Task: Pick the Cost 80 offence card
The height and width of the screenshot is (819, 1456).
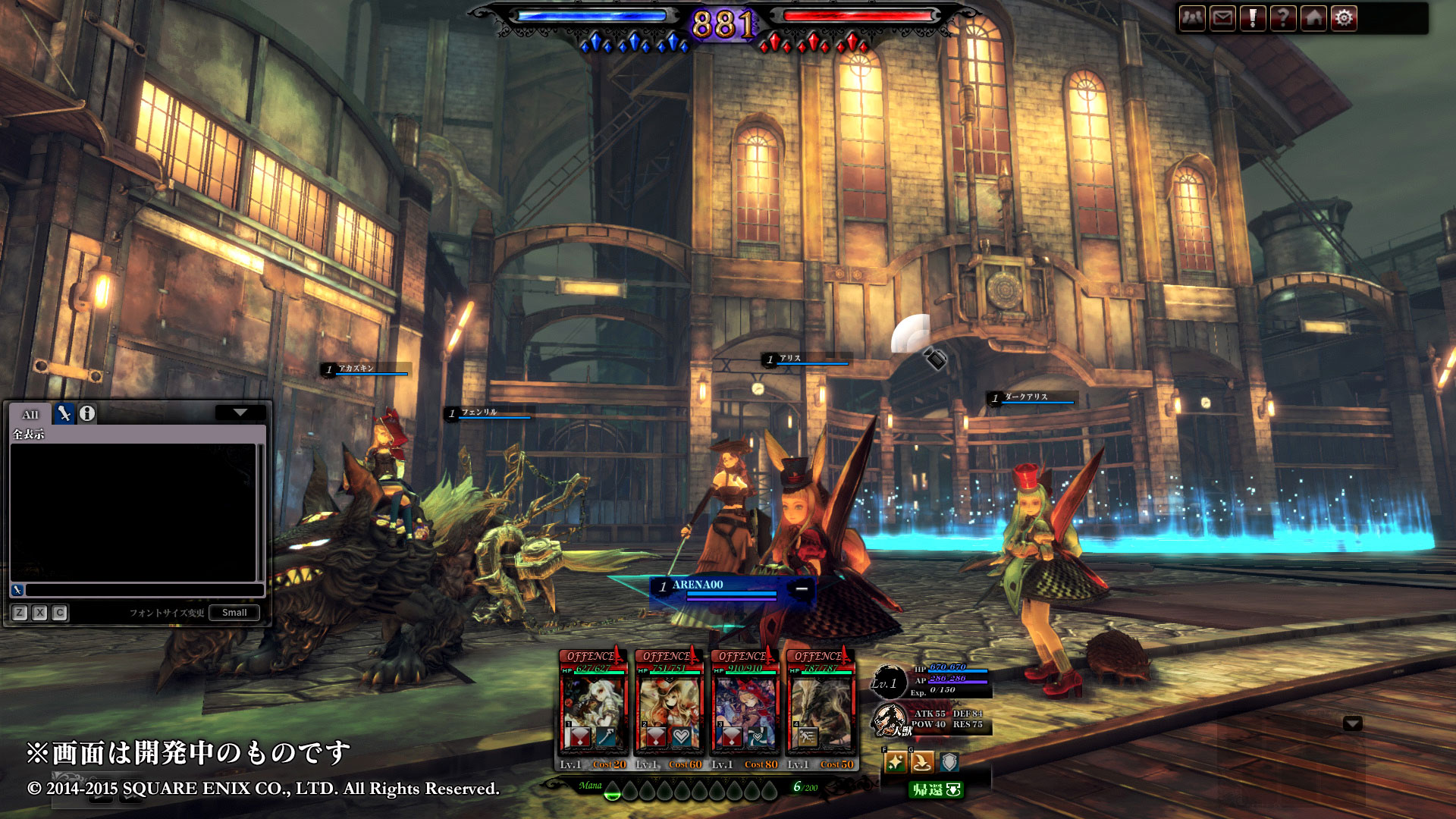Action: 745,709
